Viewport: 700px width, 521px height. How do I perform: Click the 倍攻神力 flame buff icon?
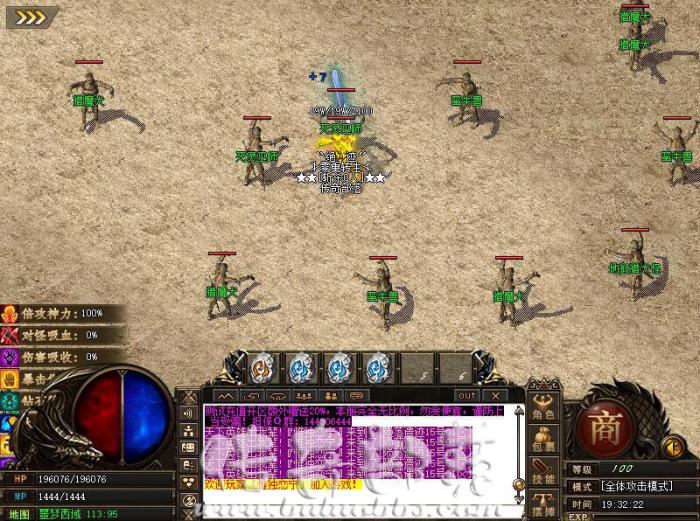tap(10, 314)
